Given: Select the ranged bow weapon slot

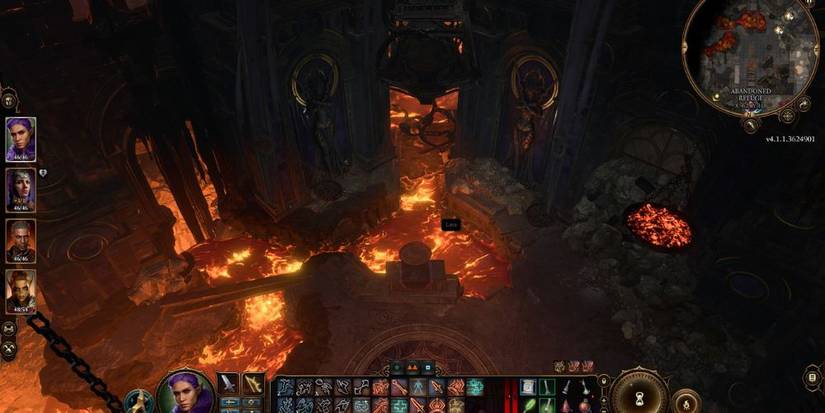Looking at the screenshot, I should 254,385.
